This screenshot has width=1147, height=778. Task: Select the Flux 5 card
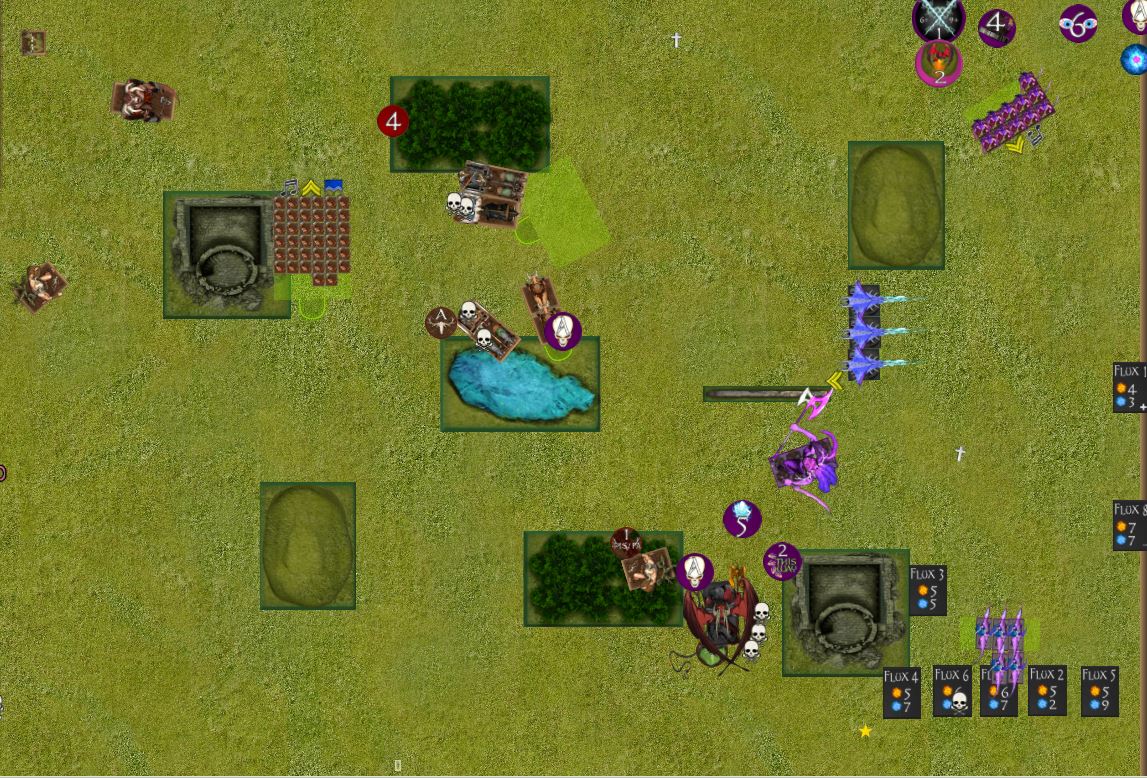[x=1099, y=691]
